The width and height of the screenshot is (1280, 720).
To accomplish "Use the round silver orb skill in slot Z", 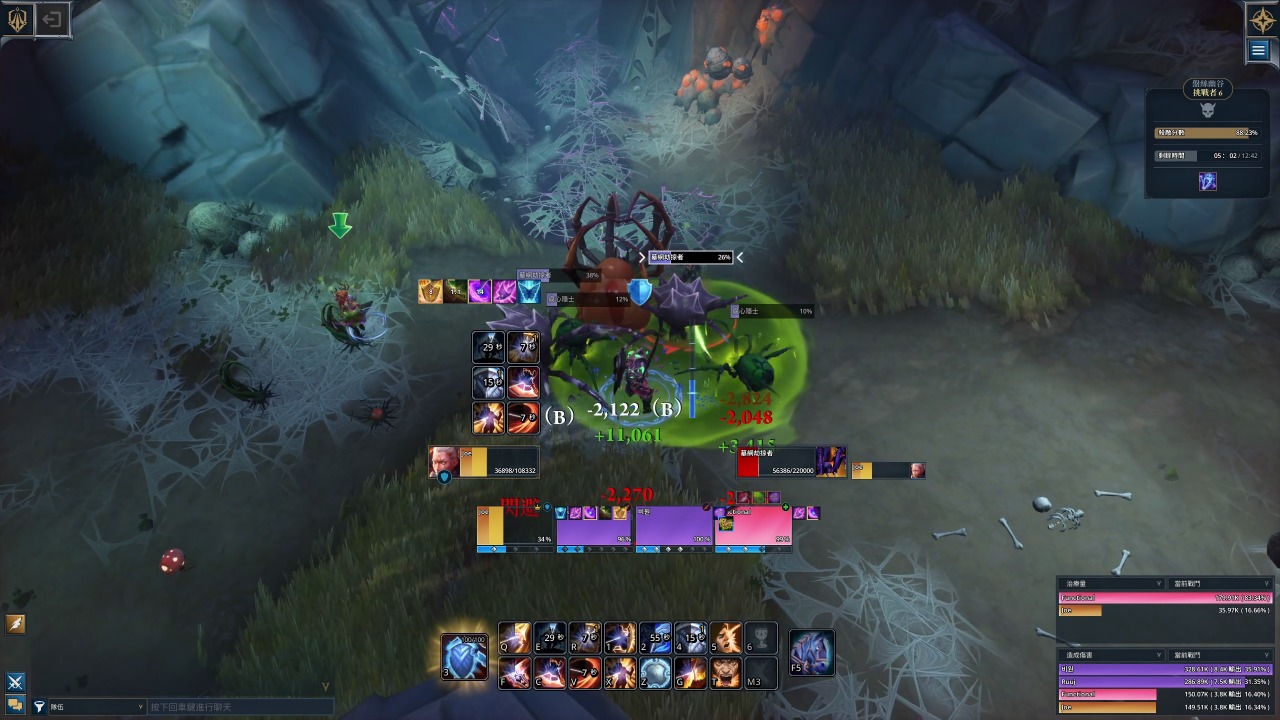I will point(655,673).
